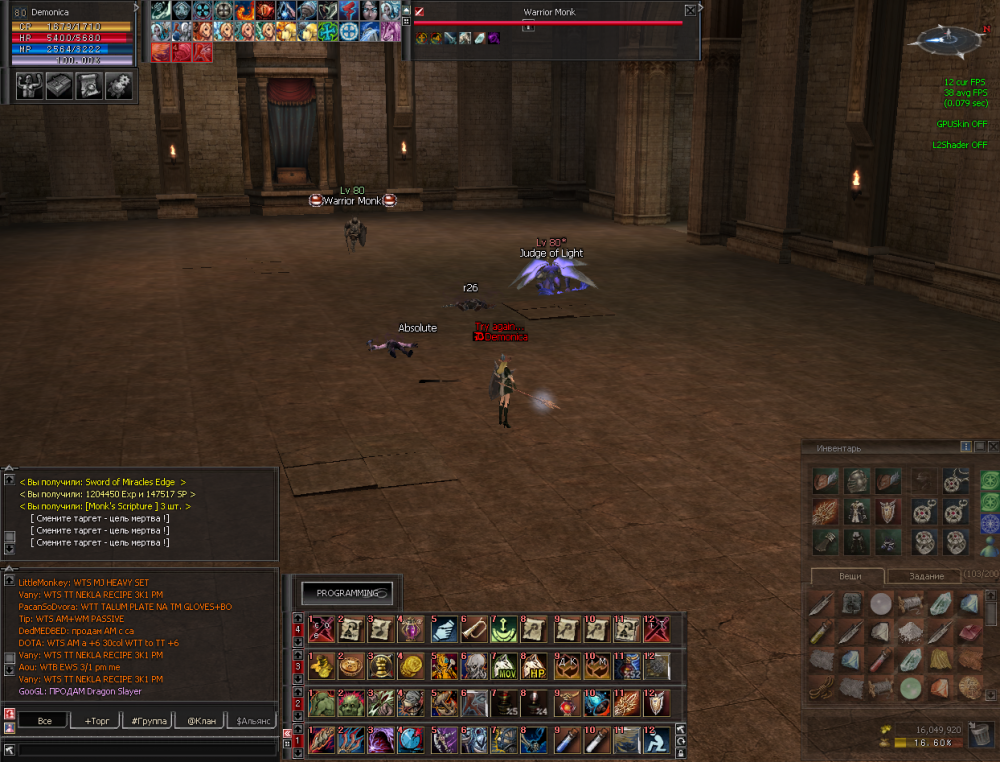Switch to the #Группа party chat tab

[148, 720]
